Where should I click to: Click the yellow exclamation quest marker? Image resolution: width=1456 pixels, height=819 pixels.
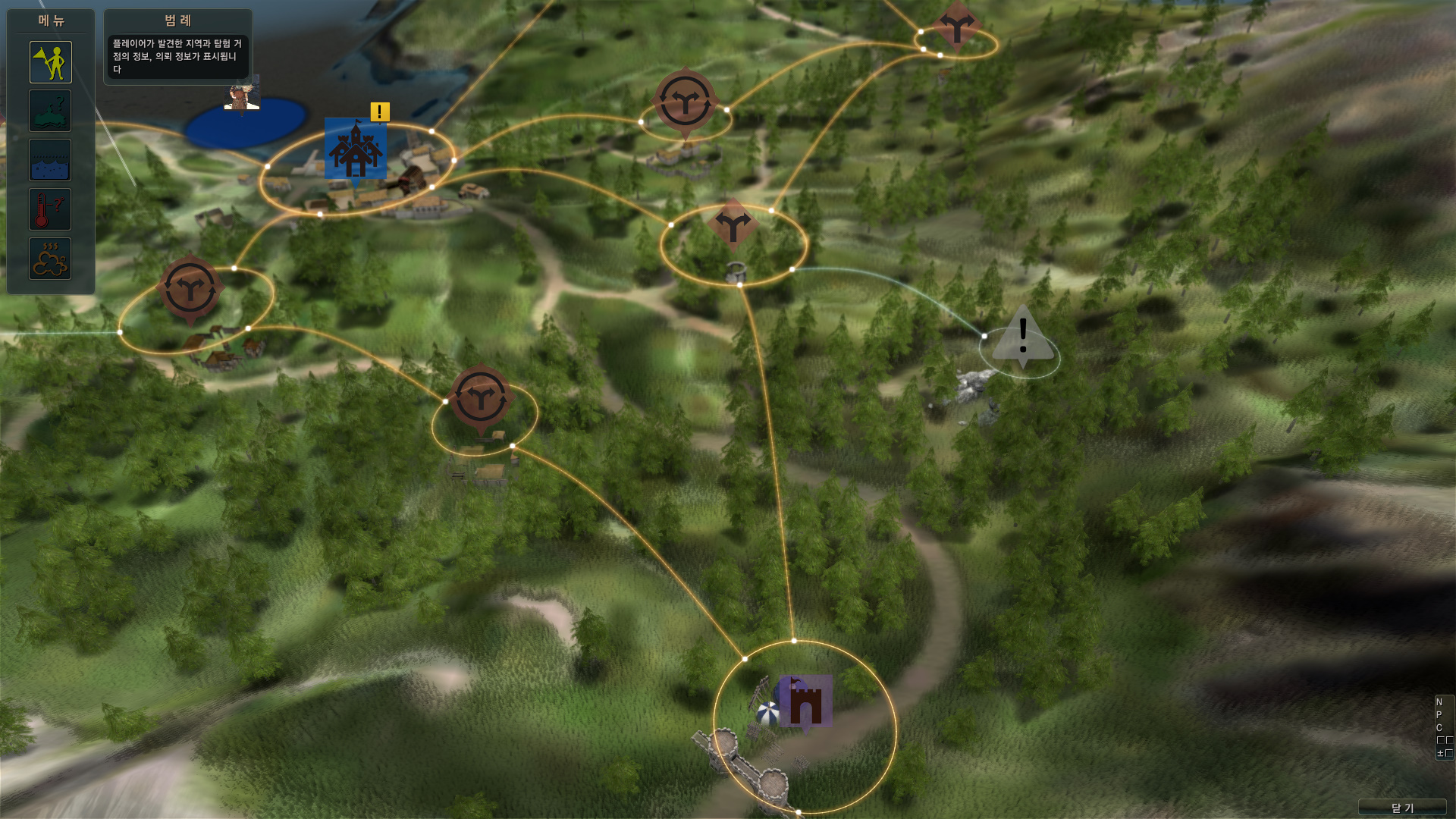(380, 112)
